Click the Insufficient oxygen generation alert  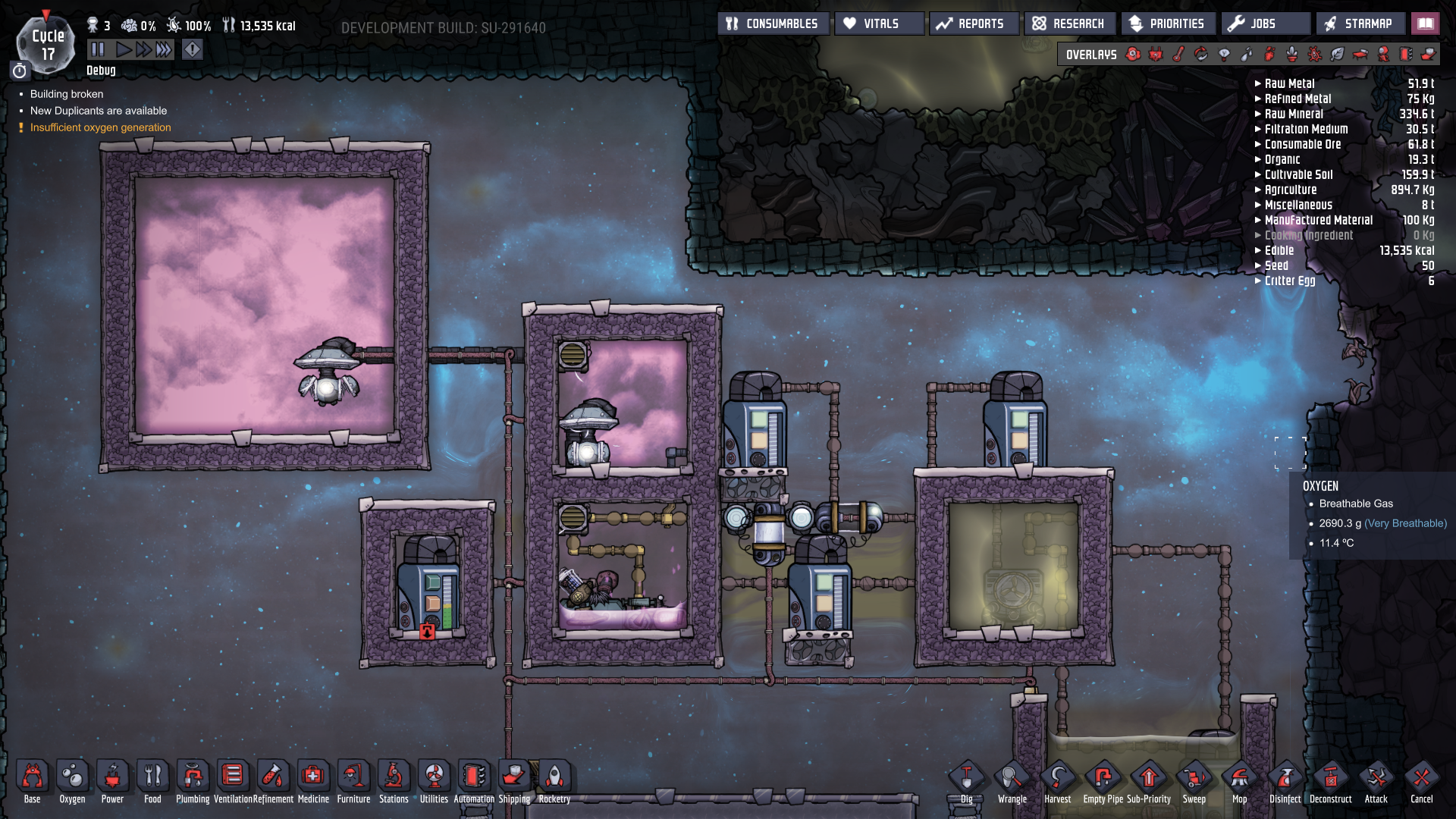pyautogui.click(x=99, y=127)
